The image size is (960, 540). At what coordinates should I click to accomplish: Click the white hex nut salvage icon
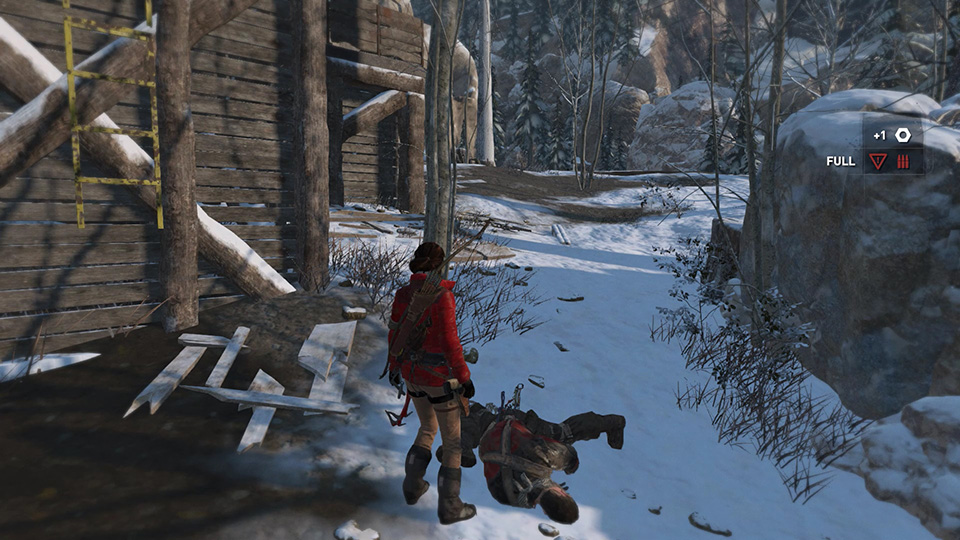click(903, 135)
